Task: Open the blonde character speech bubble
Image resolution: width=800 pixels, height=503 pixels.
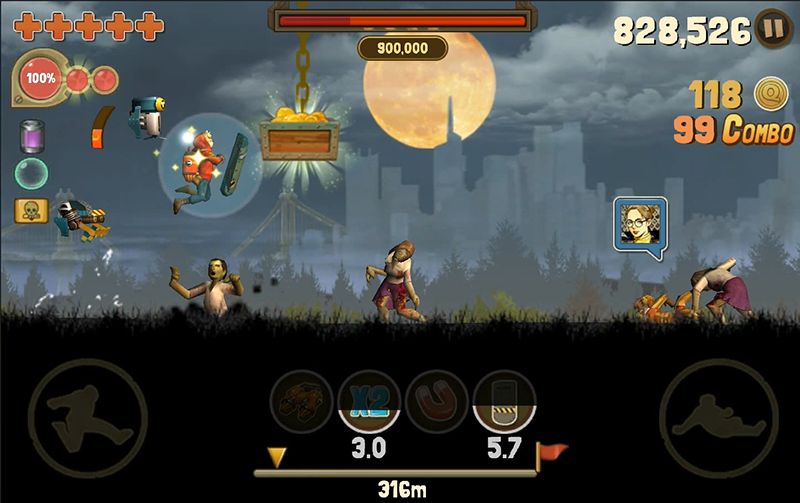Action: (640, 226)
